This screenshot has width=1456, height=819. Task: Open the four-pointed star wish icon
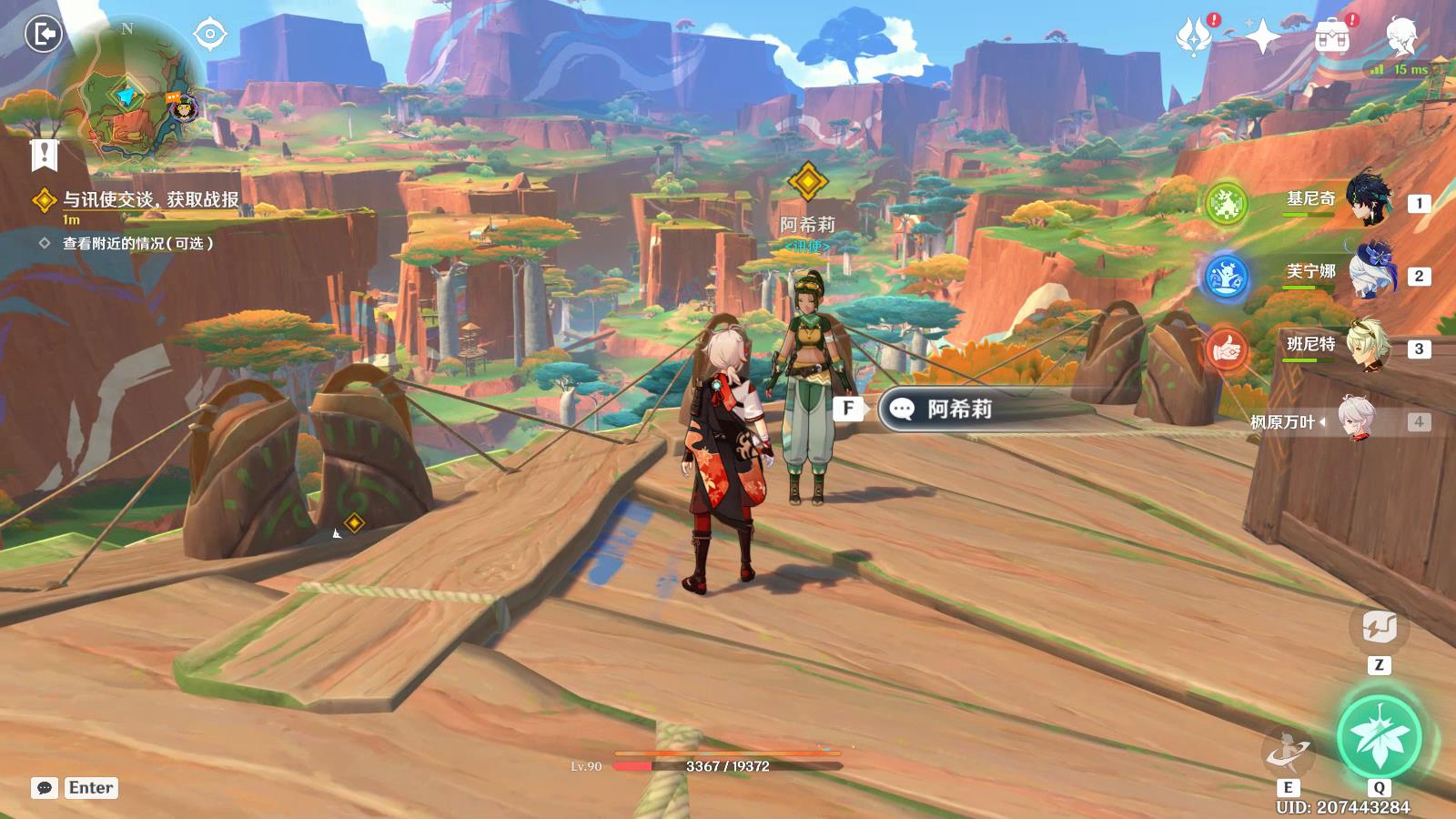point(1262,37)
